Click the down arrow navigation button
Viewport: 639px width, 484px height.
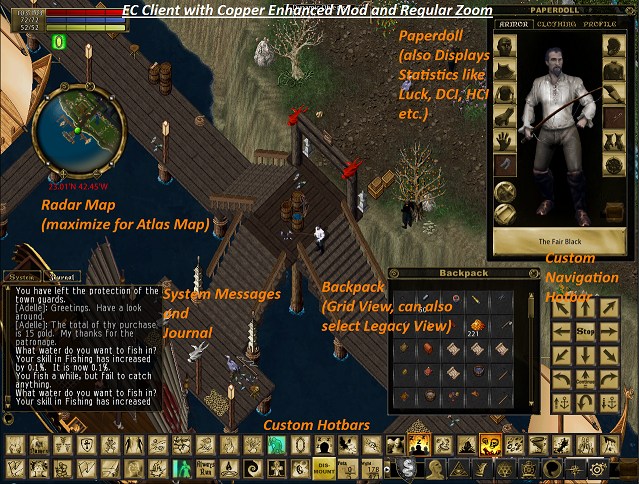pos(587,355)
